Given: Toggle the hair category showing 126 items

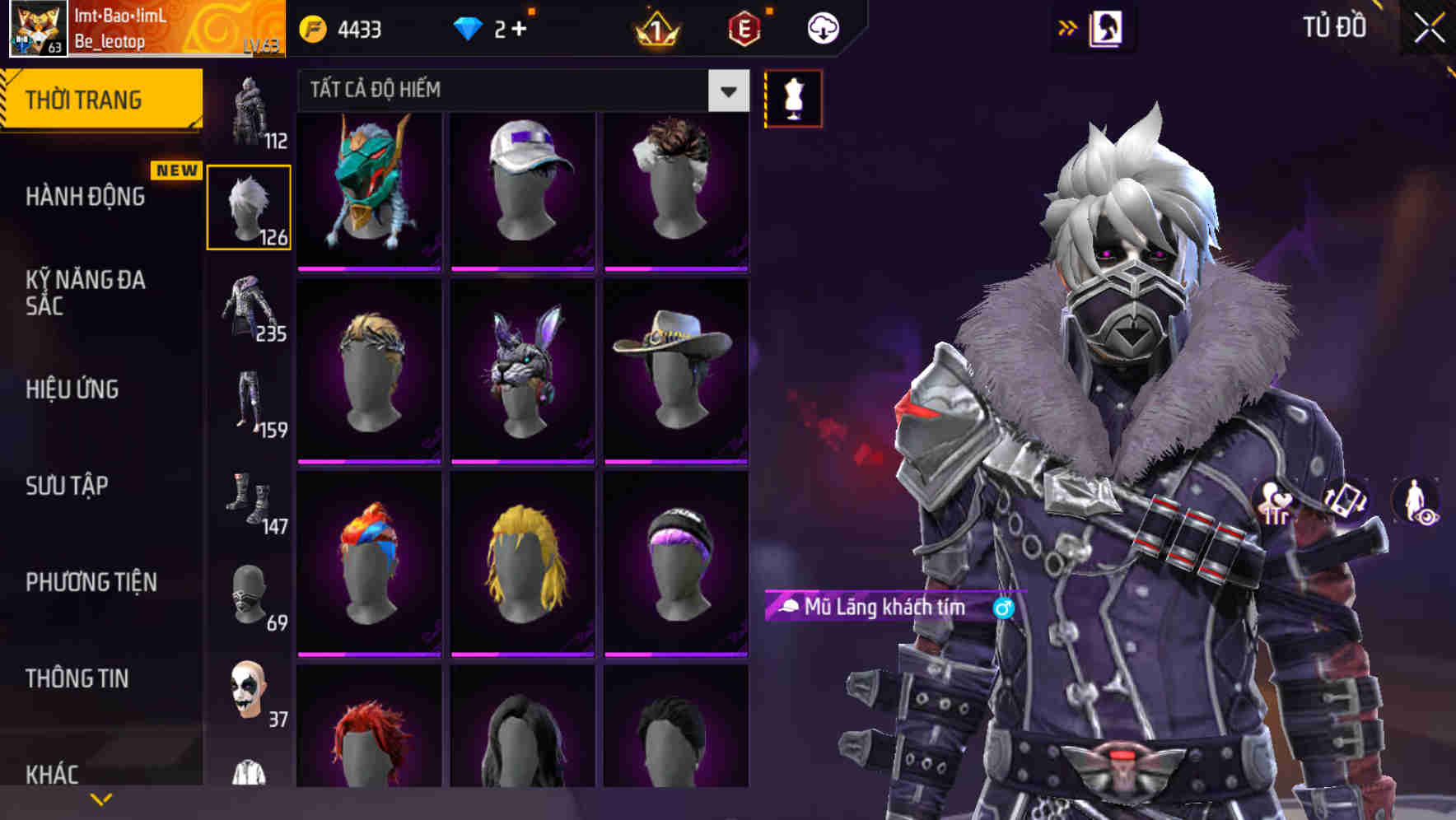Looking at the screenshot, I should pos(249,206).
